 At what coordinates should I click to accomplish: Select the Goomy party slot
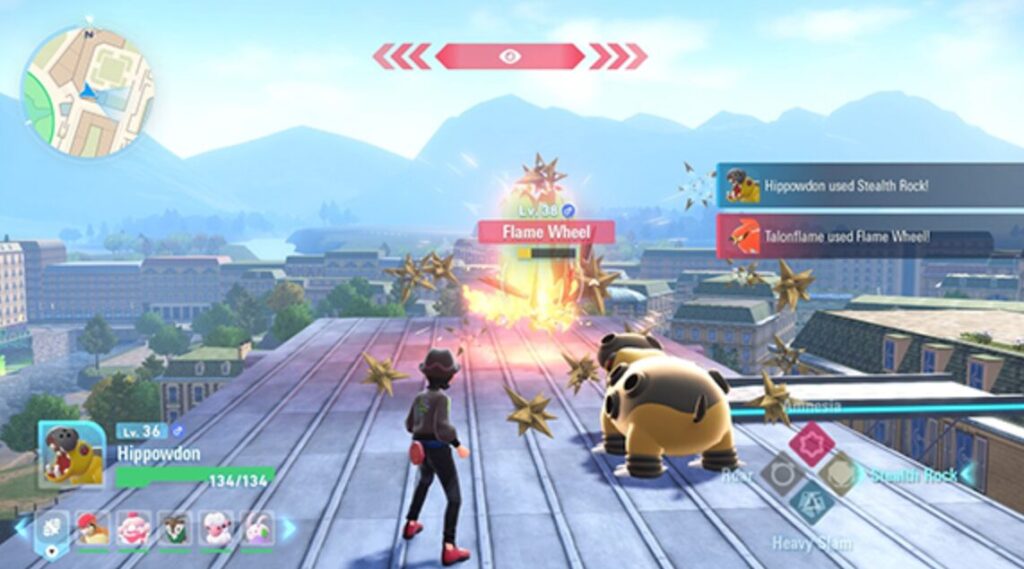[256, 528]
